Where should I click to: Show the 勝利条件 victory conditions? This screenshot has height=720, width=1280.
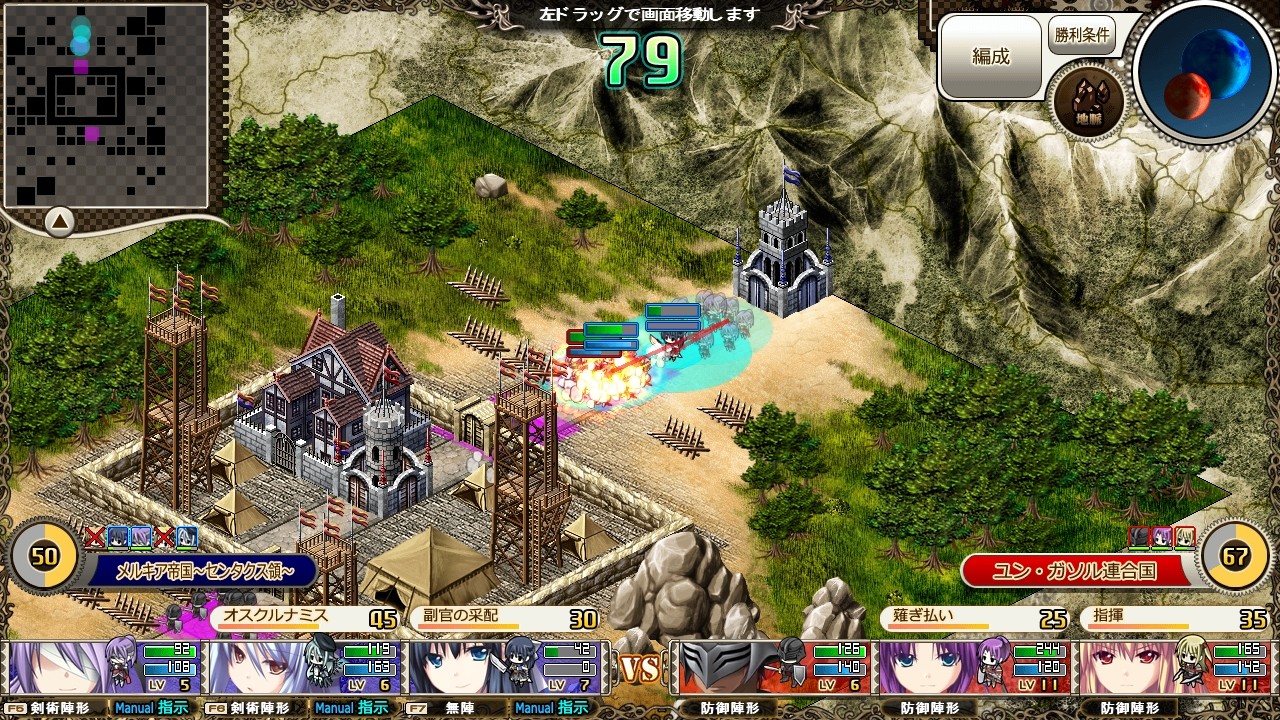1081,35
